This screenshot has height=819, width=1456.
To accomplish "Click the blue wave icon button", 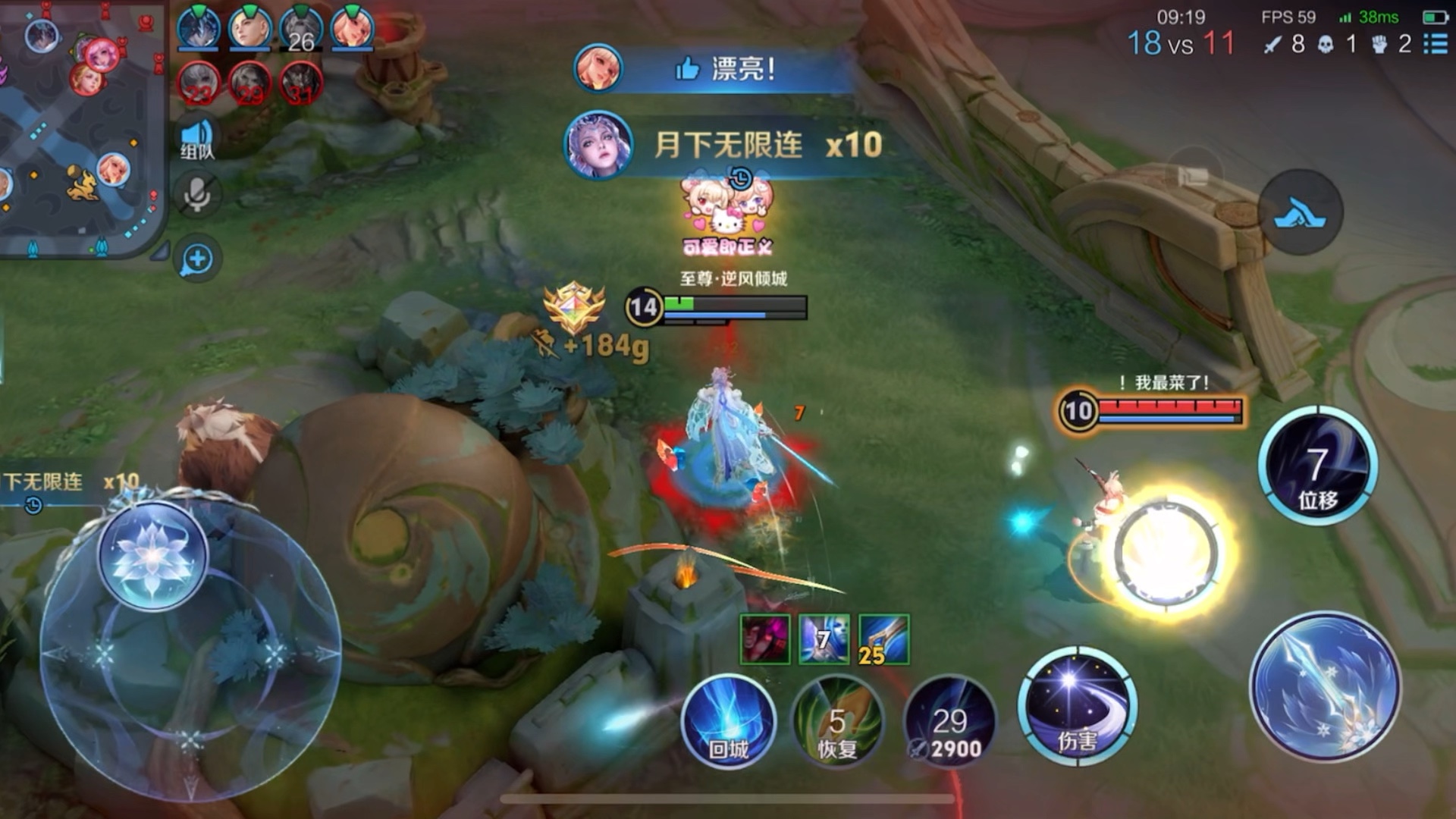I will pyautogui.click(x=1300, y=212).
